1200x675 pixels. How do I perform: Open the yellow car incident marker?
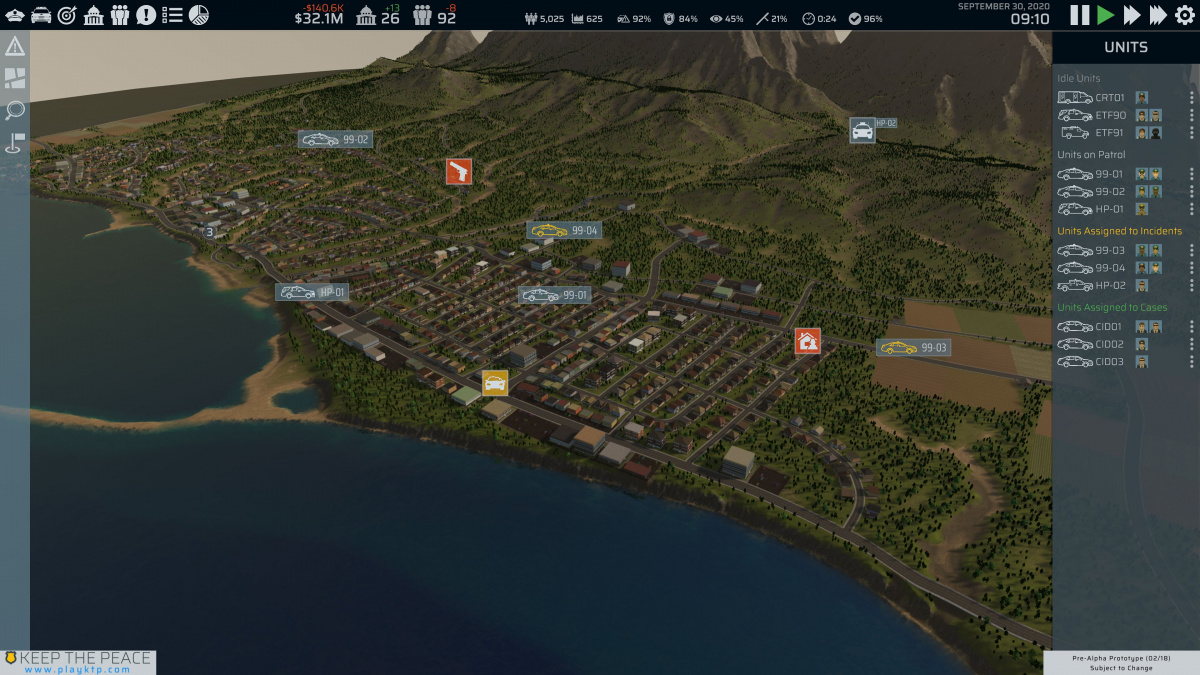click(495, 383)
